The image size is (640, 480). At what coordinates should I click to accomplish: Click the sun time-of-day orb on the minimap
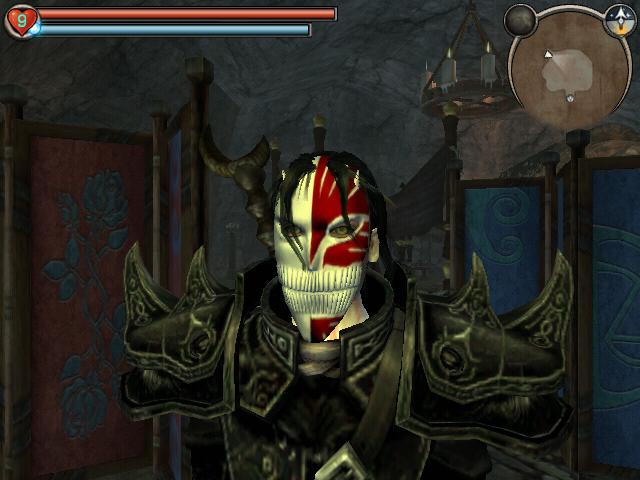pyautogui.click(x=618, y=19)
